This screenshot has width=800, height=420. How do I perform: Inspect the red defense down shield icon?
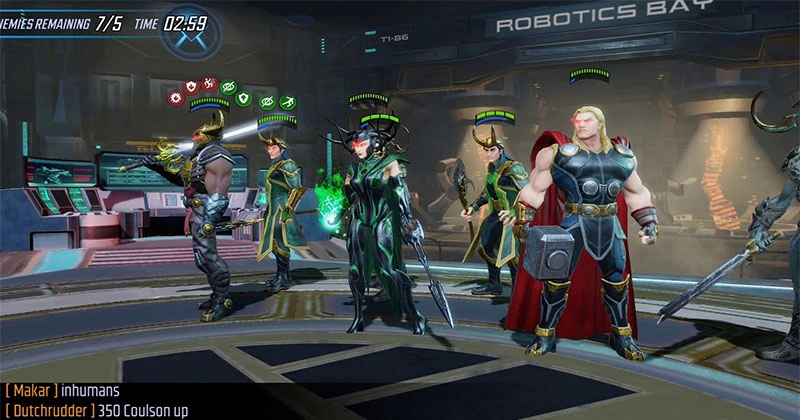point(191,87)
